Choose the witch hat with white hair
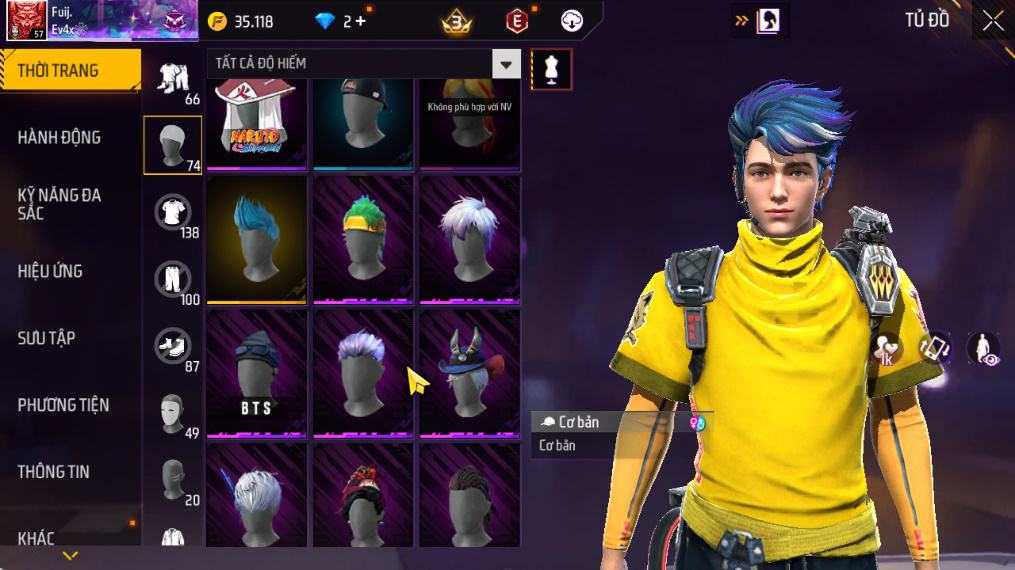This screenshot has height=570, width=1015. (x=469, y=373)
